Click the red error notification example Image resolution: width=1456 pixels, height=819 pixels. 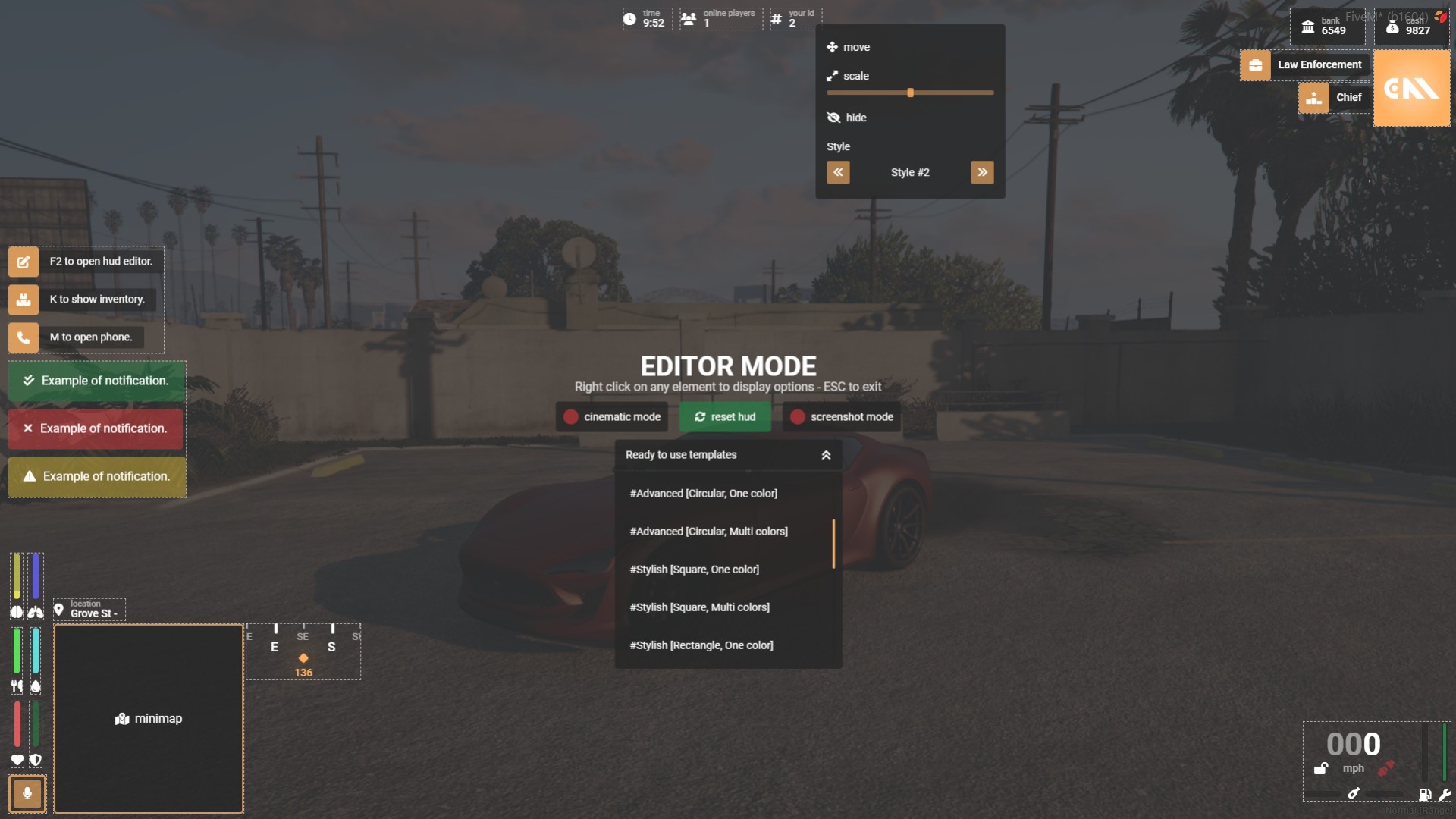96,428
